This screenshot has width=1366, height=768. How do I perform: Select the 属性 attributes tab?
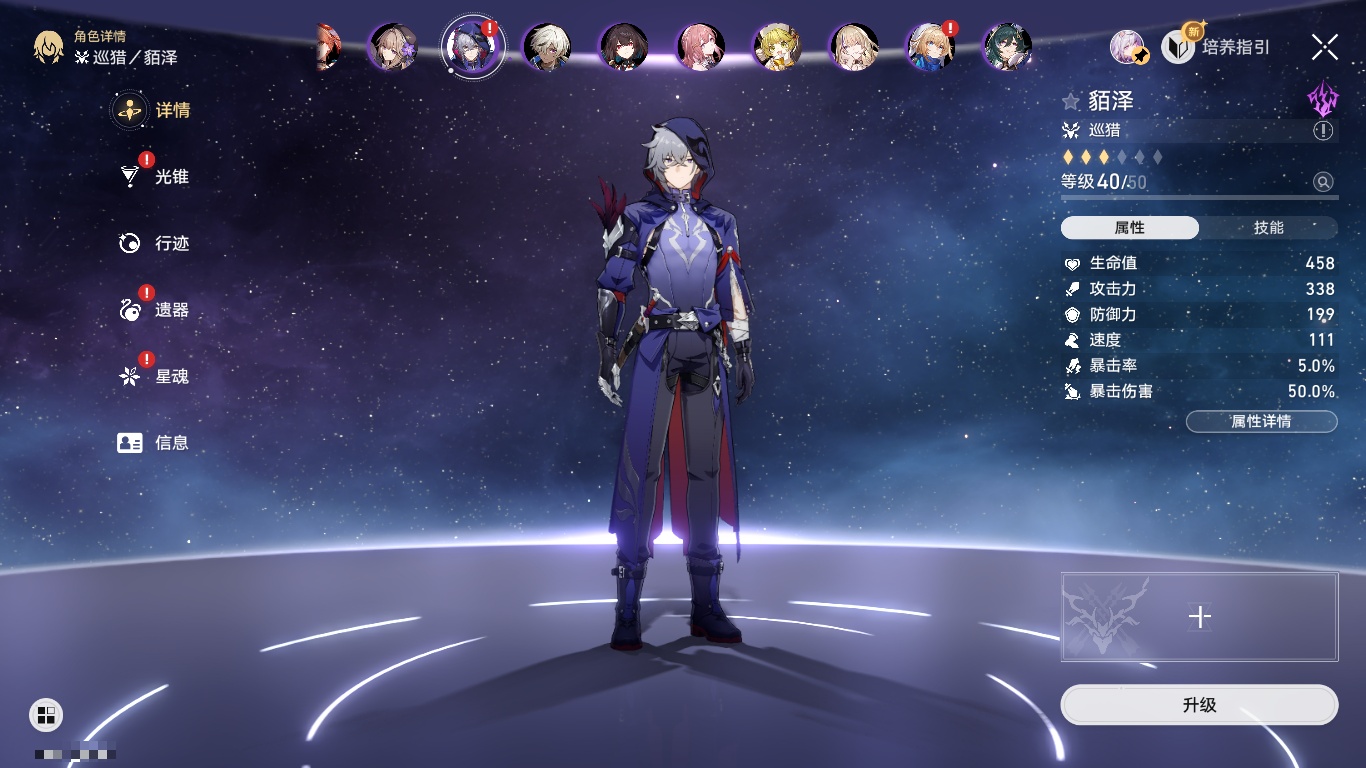point(1130,228)
